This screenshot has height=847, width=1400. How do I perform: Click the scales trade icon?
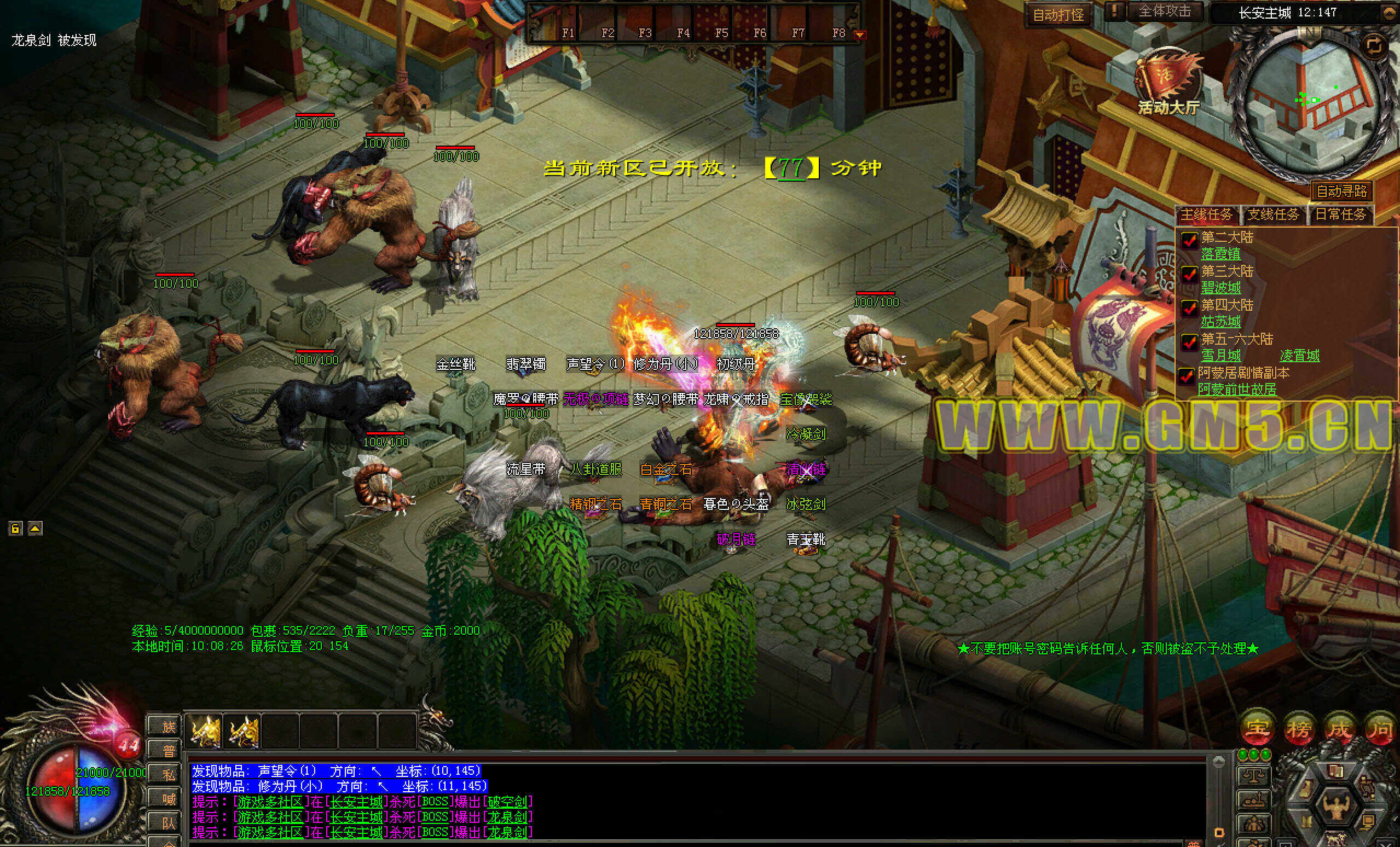[x=1253, y=776]
